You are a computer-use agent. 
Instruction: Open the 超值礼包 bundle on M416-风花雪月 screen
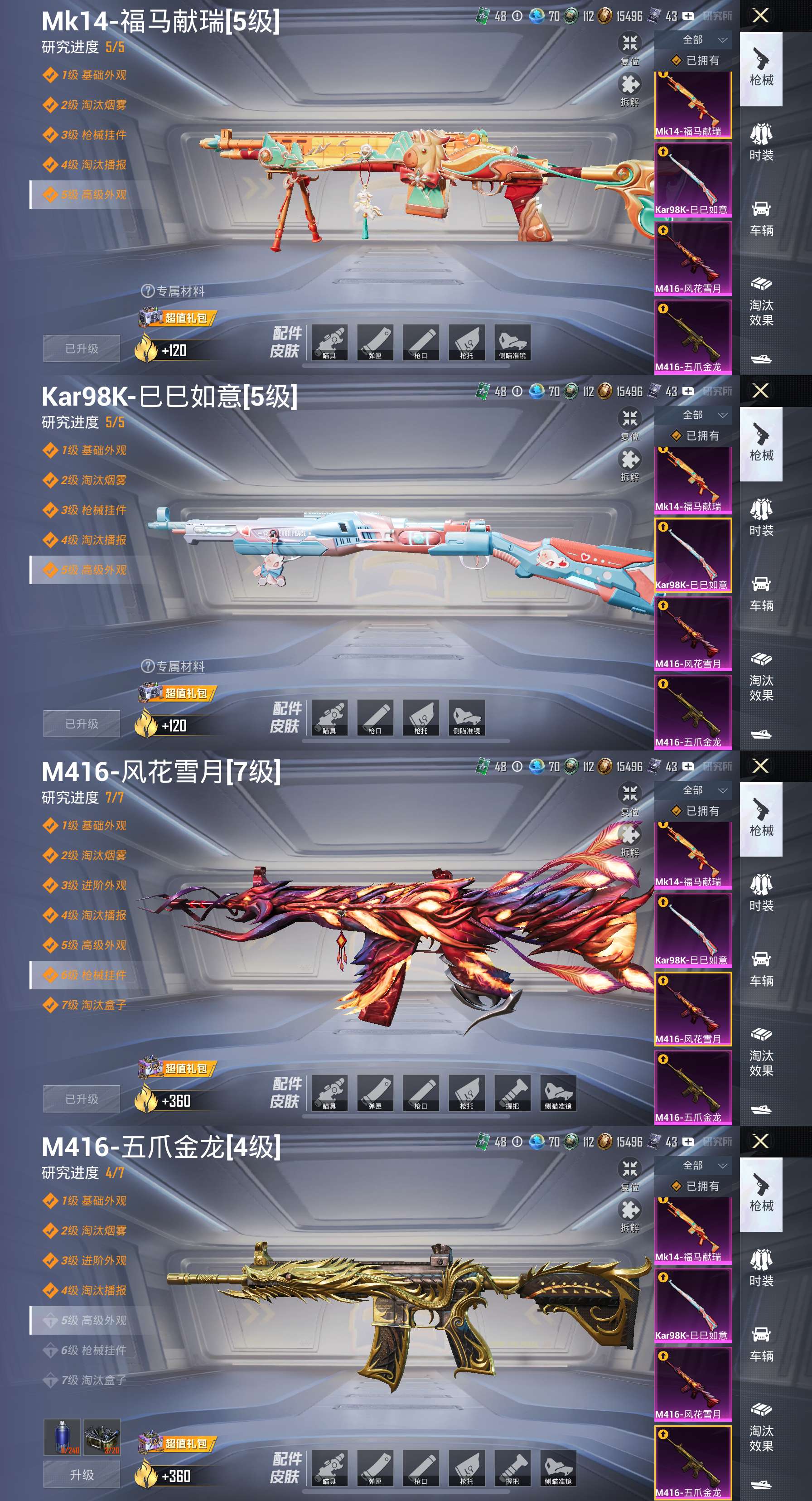(178, 1069)
